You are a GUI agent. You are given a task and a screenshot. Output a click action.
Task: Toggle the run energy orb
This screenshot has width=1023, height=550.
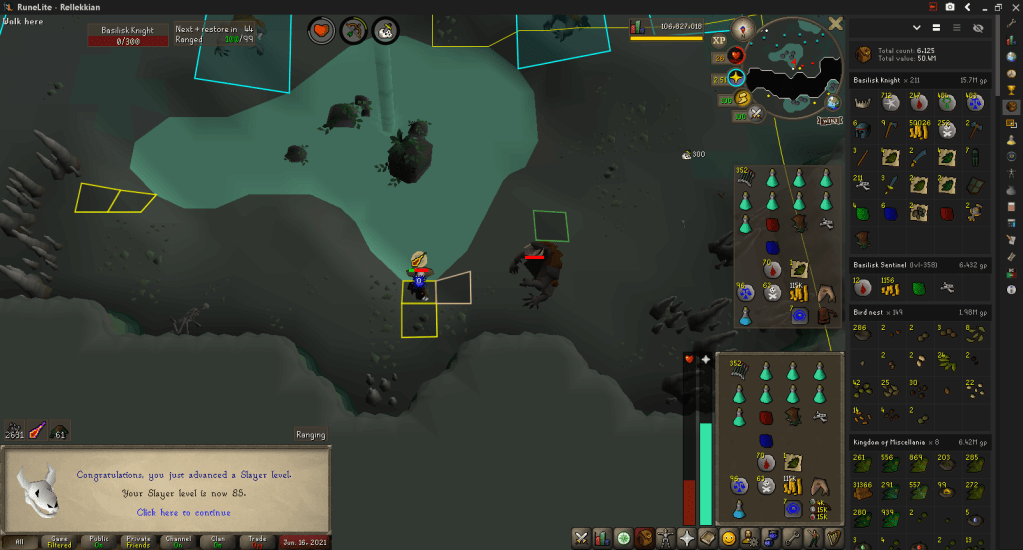(x=743, y=98)
